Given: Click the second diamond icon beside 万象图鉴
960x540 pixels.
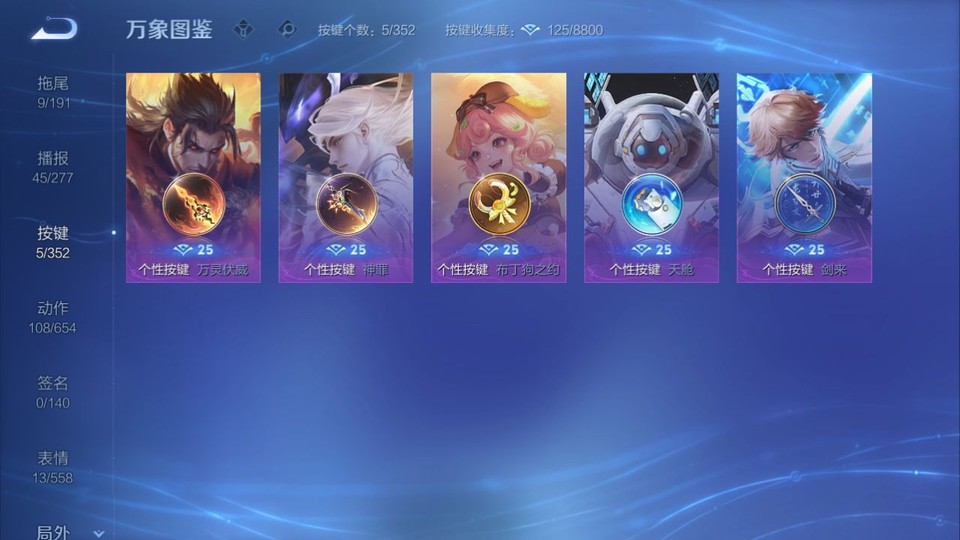Looking at the screenshot, I should (287, 30).
